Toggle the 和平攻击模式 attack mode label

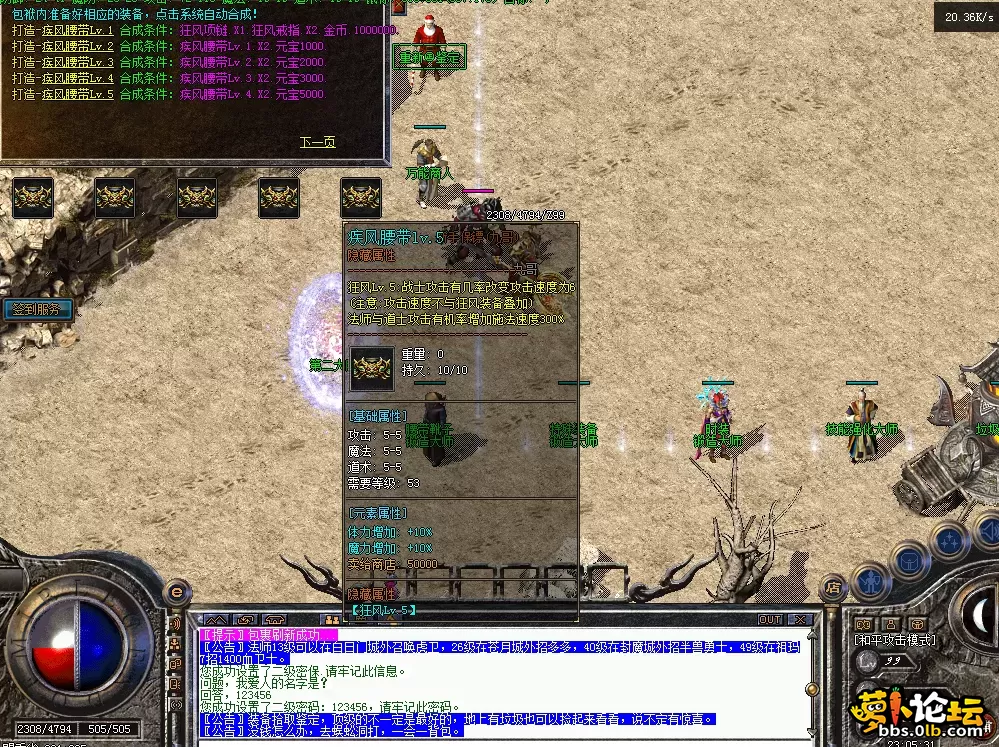point(895,640)
